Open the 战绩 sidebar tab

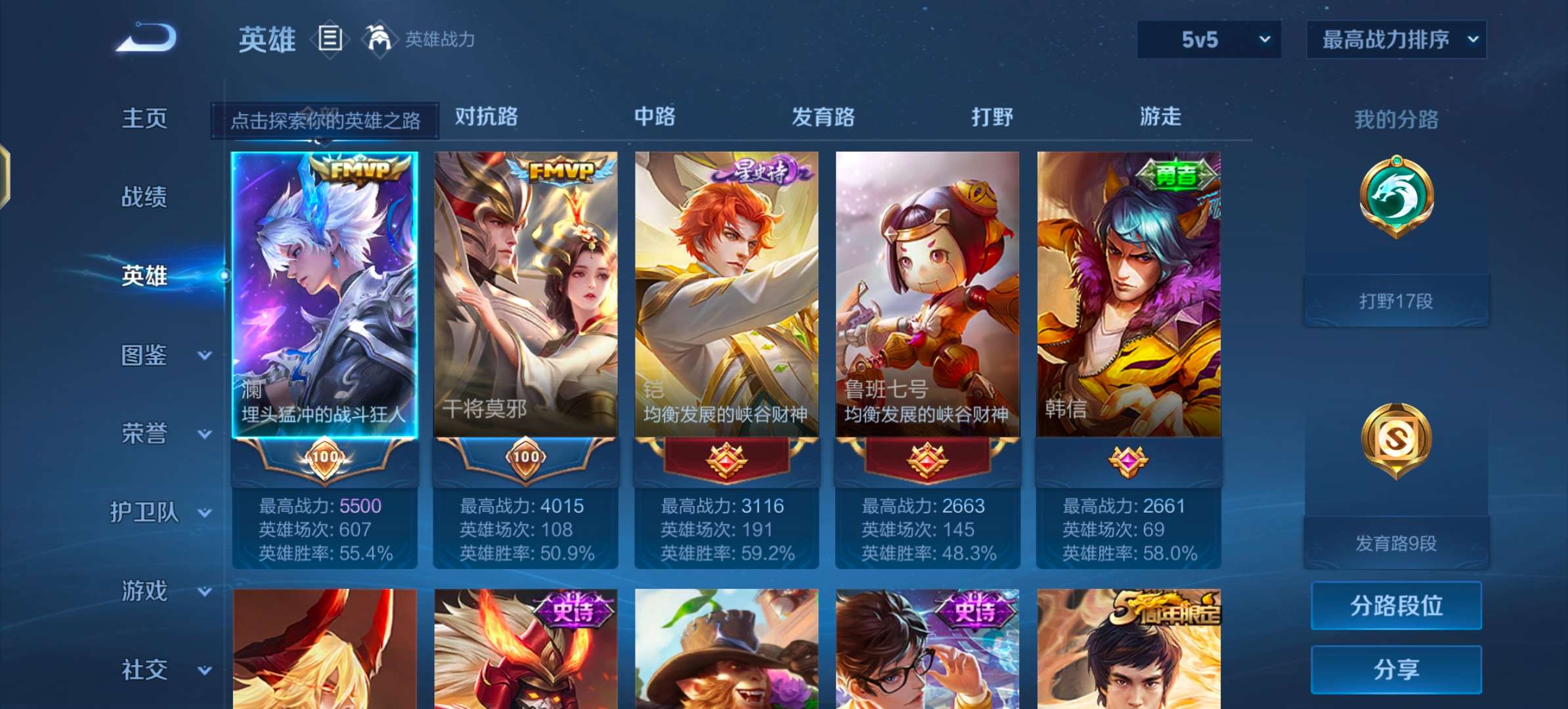point(146,197)
